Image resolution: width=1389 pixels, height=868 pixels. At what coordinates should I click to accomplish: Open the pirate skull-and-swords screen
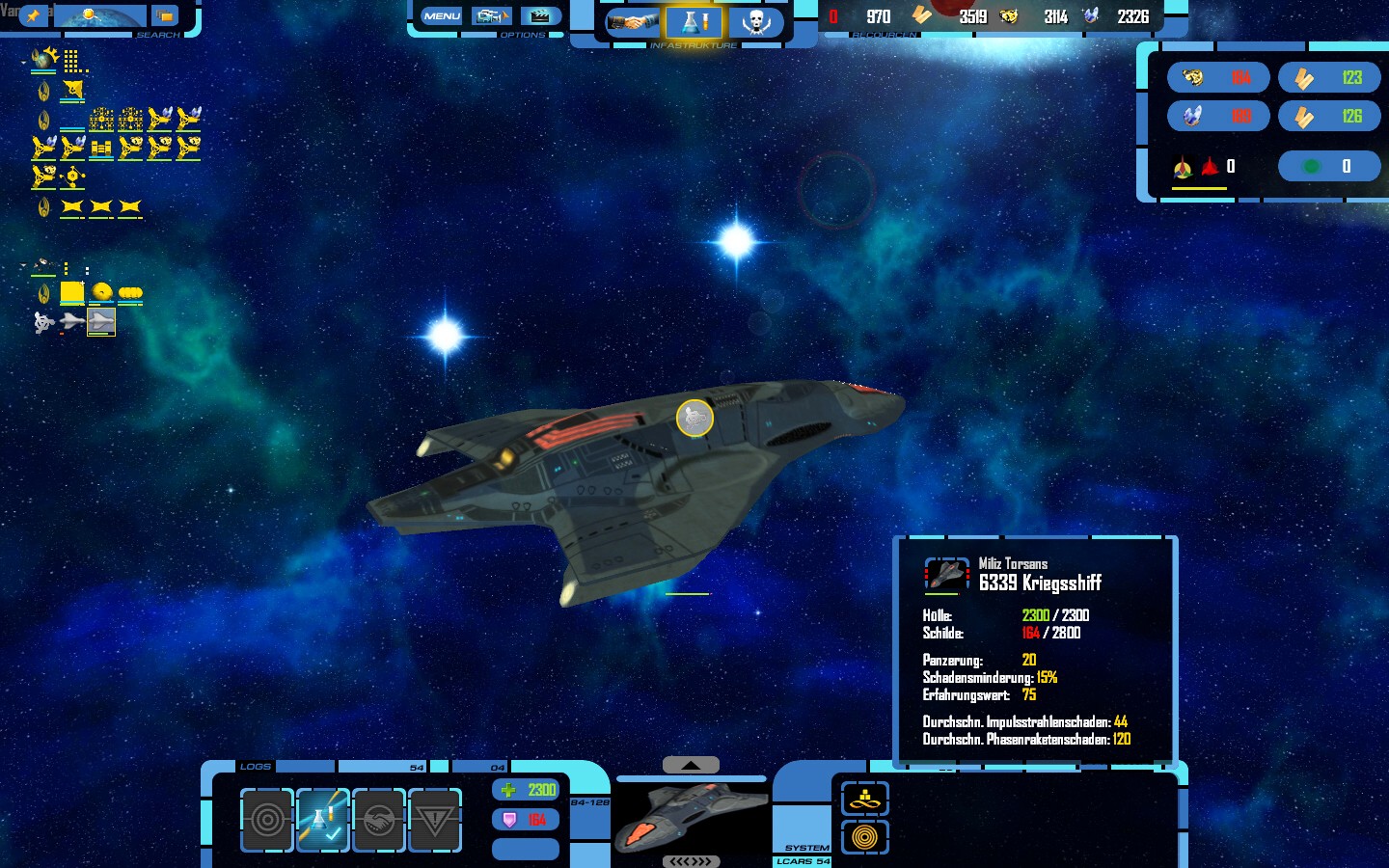755,21
